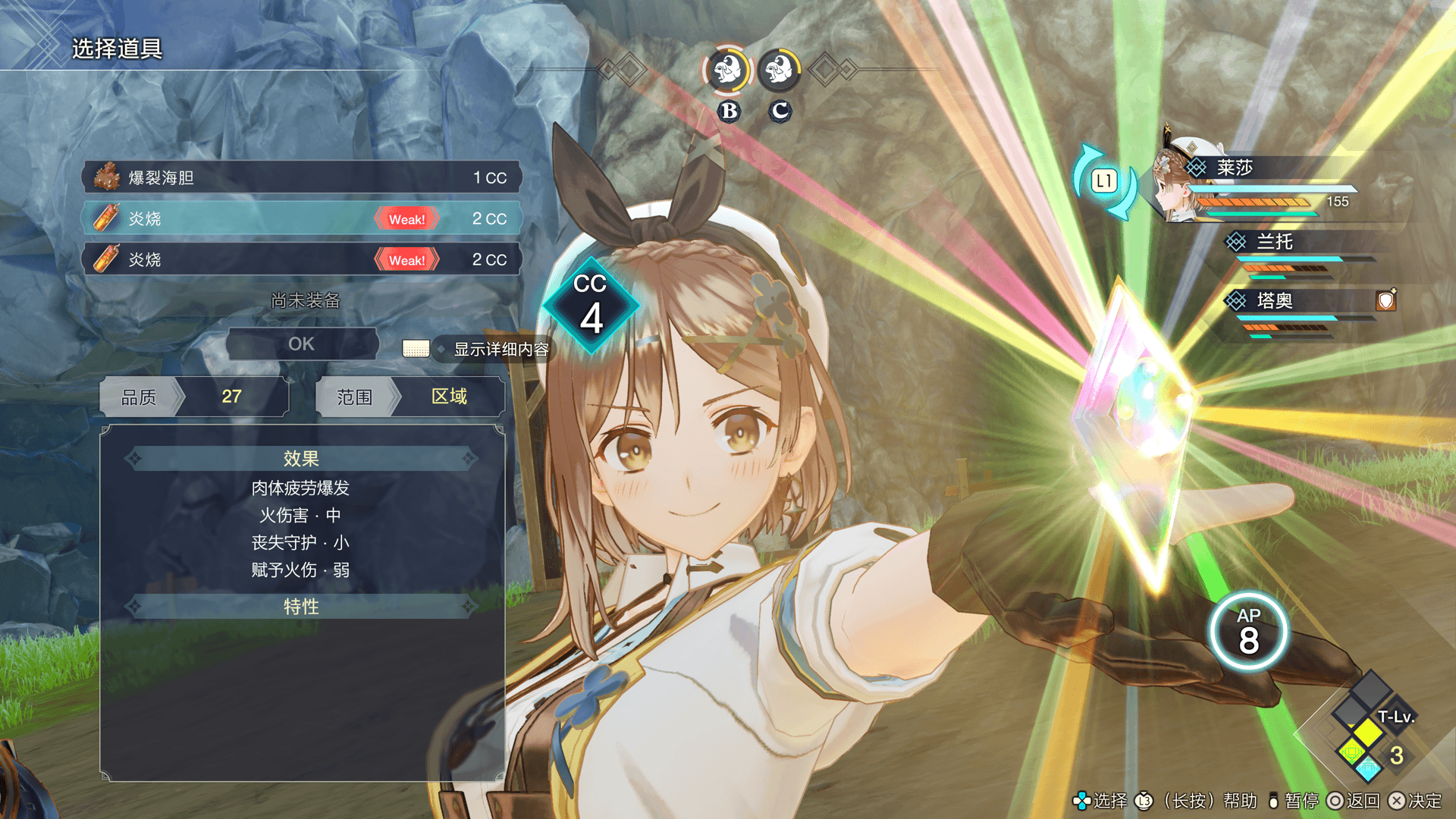This screenshot has height=819, width=1456.
Task: Click the 特性 traits section header
Action: point(302,607)
